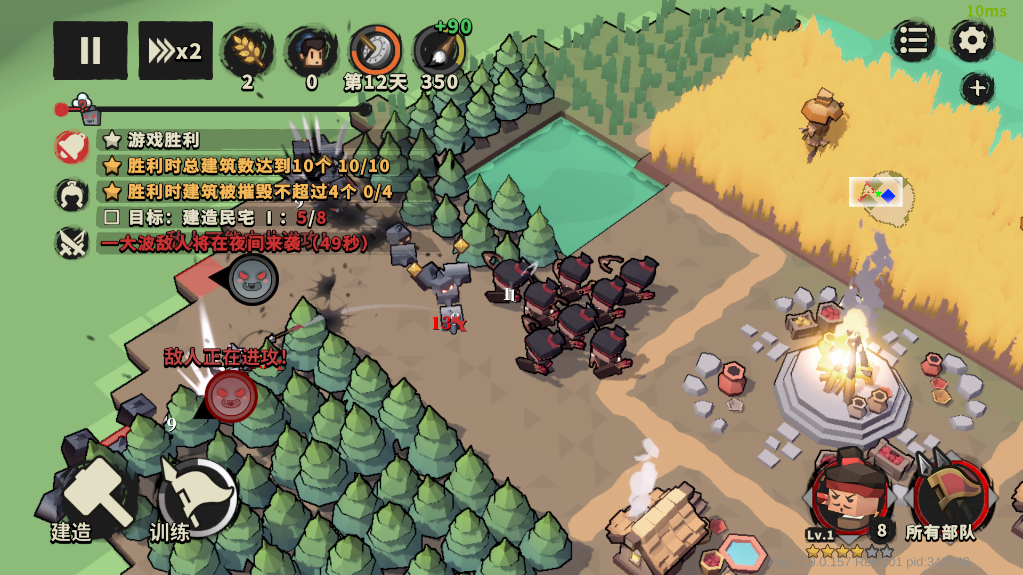This screenshot has width=1023, height=575.
Task: Toggle the x2 fast-forward speed
Action: pos(175,50)
